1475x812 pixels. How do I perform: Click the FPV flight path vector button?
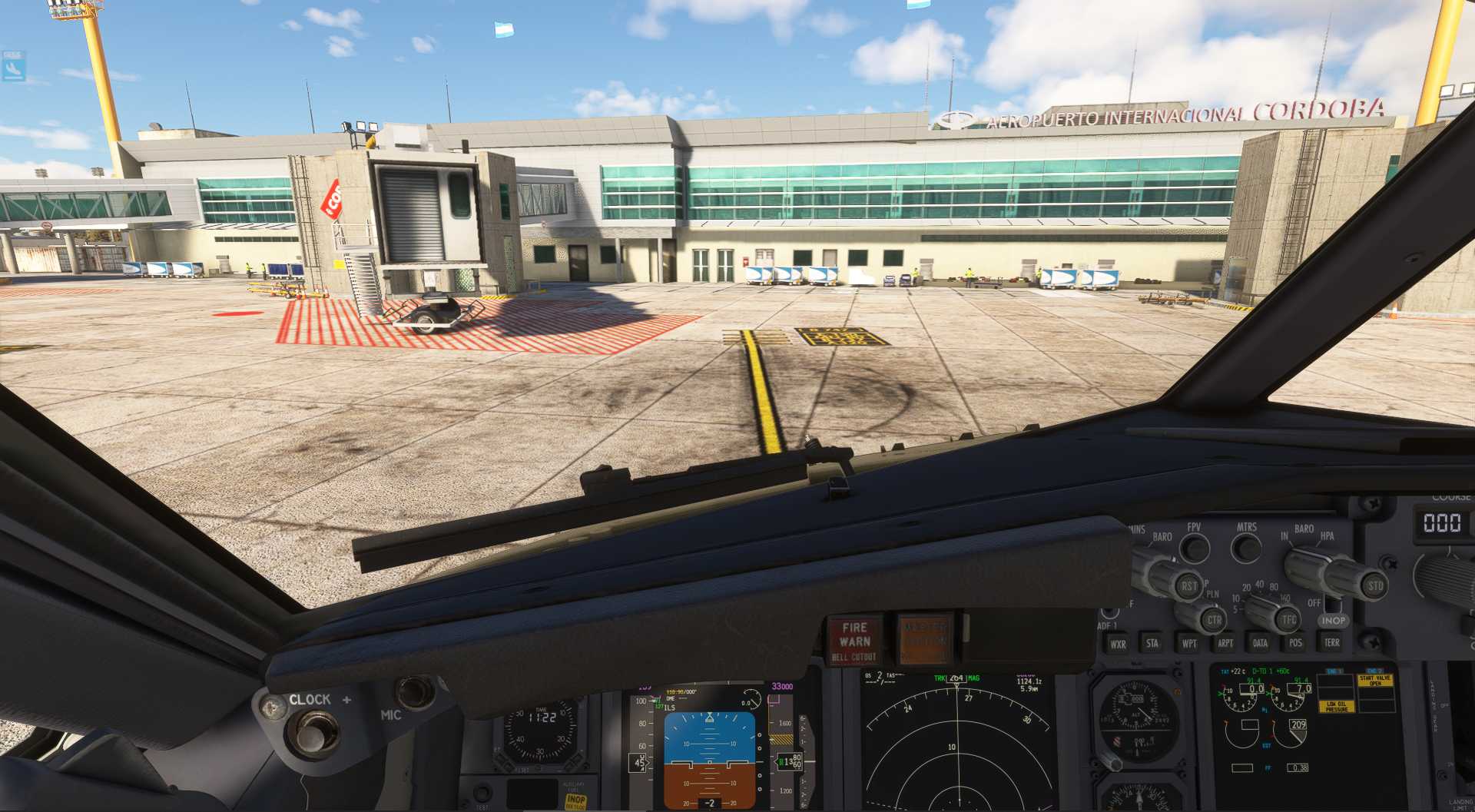(x=1194, y=549)
